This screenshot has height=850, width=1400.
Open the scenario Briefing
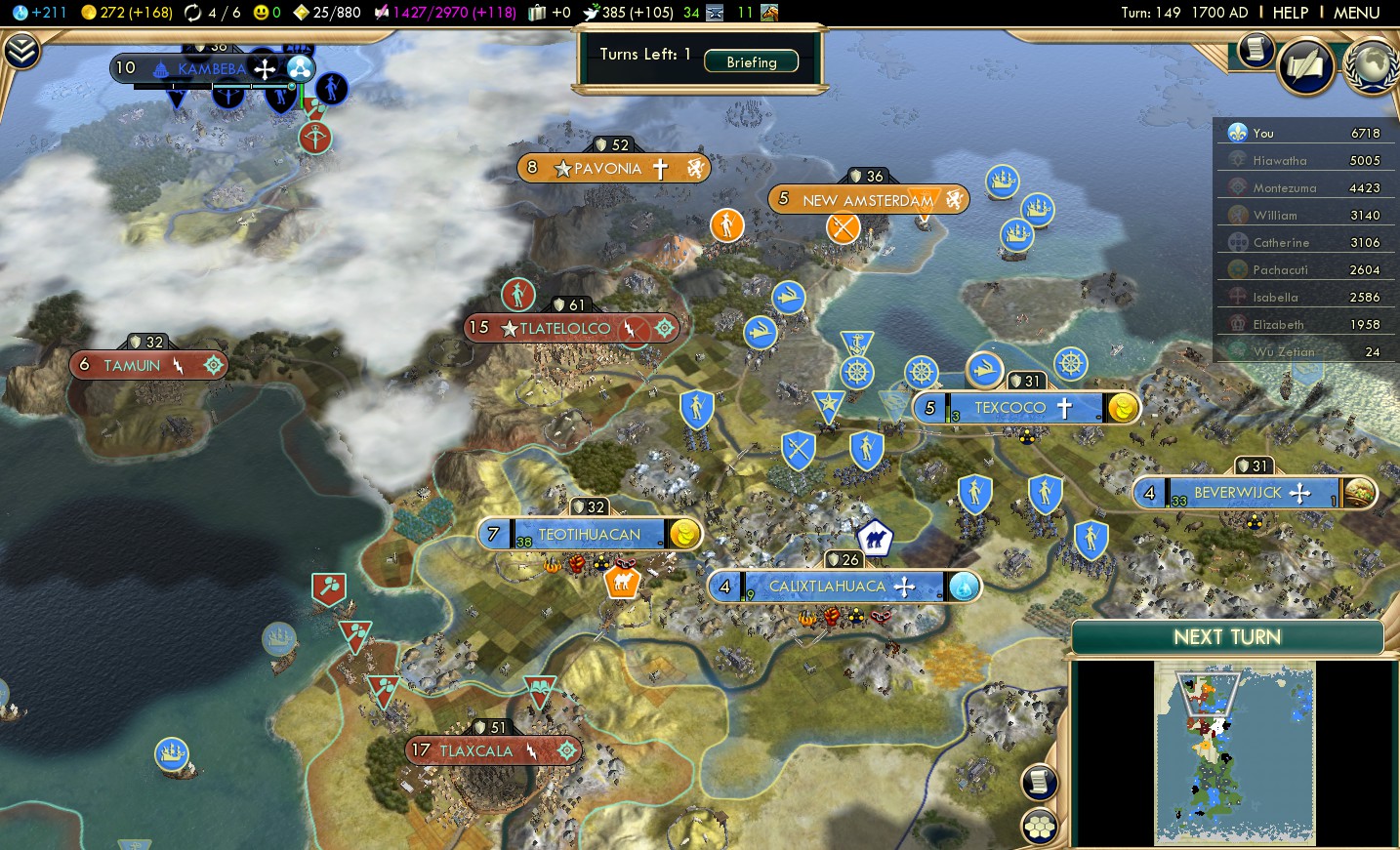[x=751, y=61]
